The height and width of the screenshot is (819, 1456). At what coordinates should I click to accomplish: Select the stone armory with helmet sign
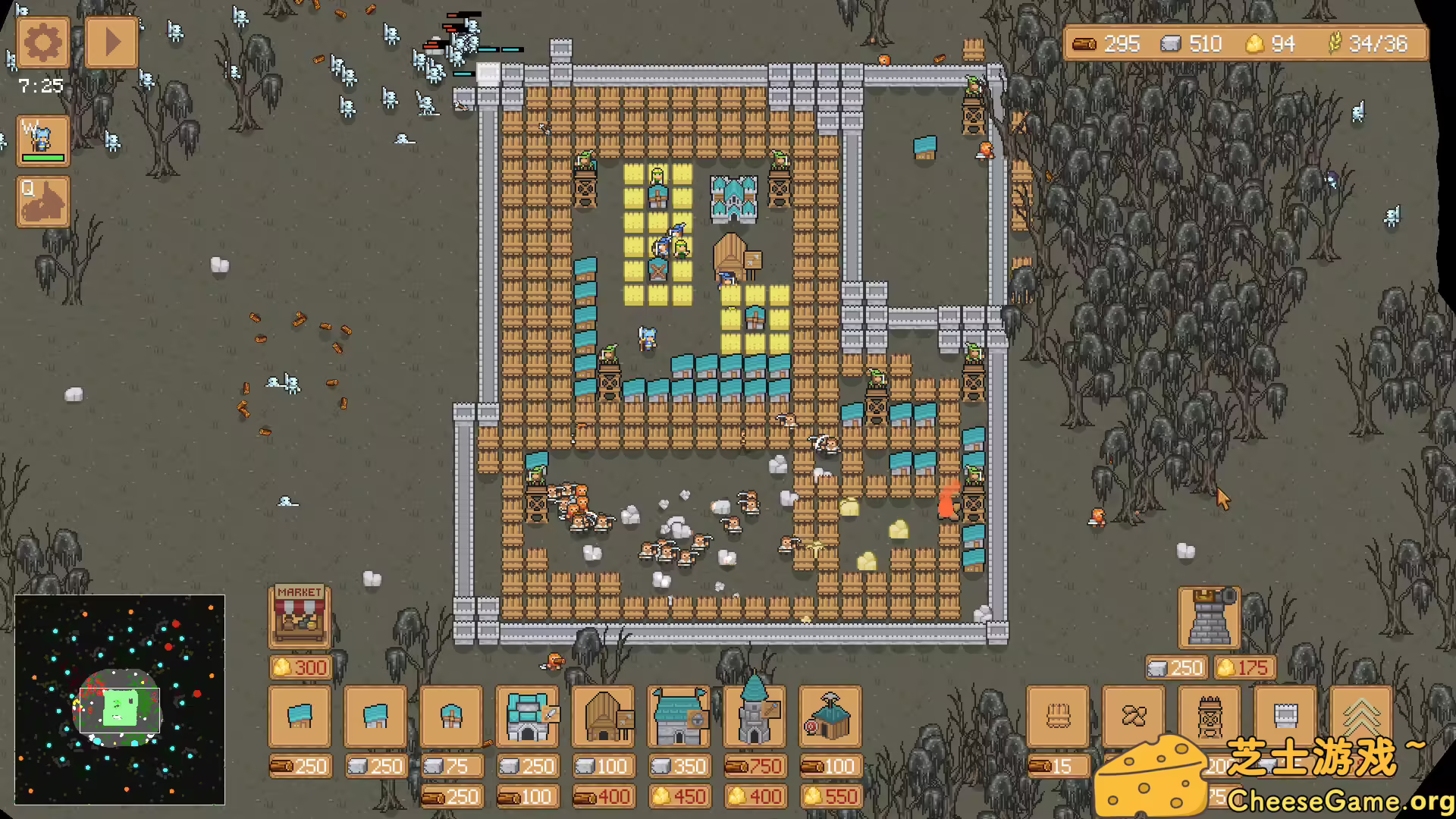click(x=679, y=717)
